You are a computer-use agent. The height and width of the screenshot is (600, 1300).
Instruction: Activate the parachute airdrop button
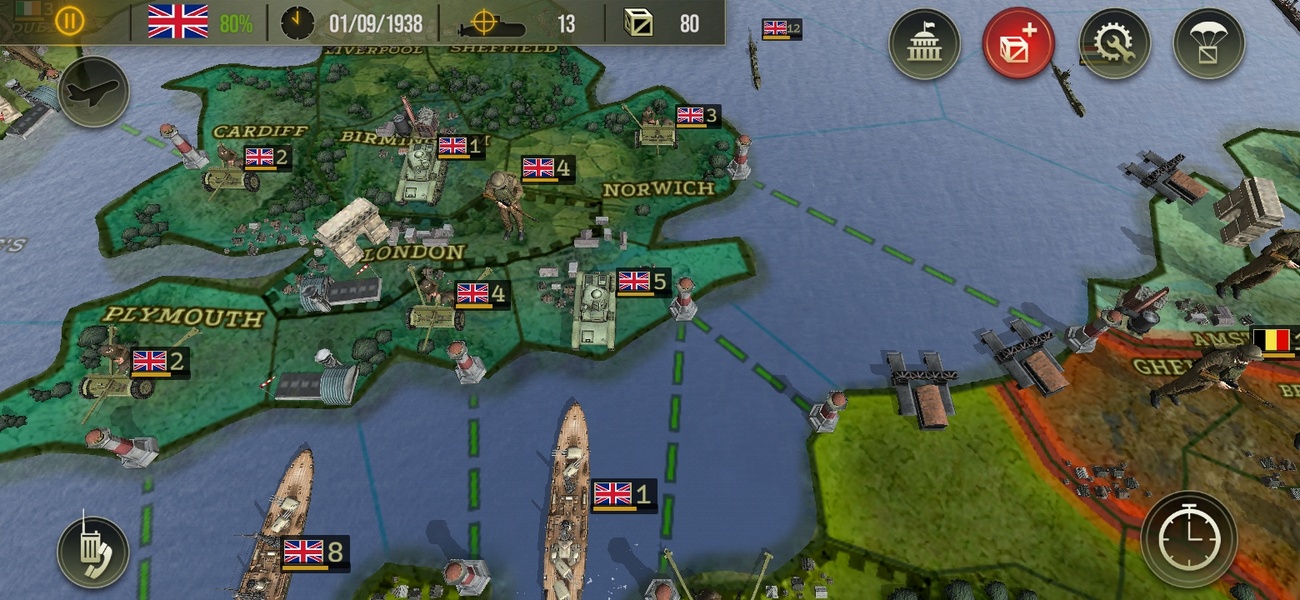[x=1208, y=44]
